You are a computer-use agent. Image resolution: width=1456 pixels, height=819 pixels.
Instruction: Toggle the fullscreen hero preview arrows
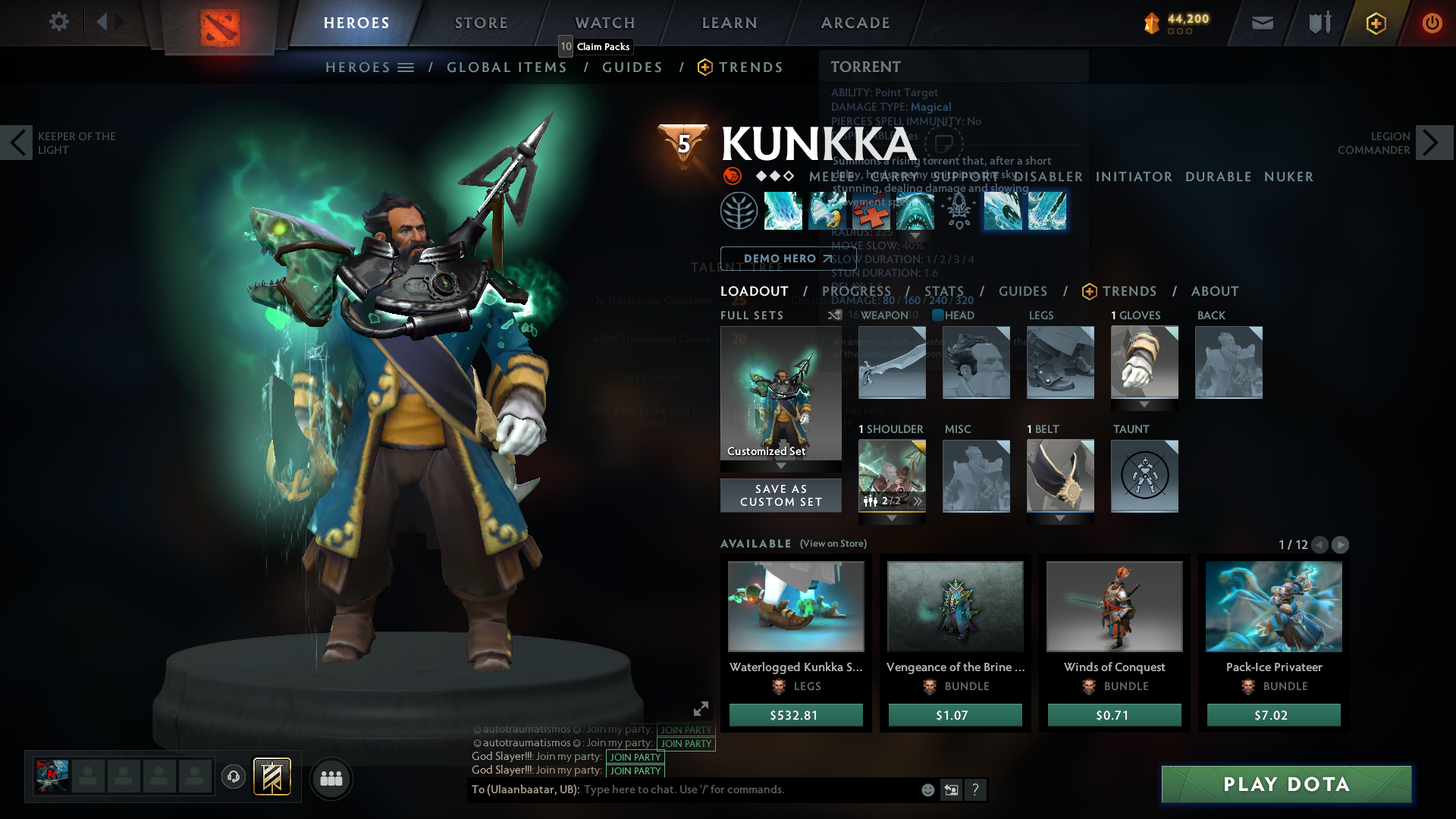click(x=700, y=708)
